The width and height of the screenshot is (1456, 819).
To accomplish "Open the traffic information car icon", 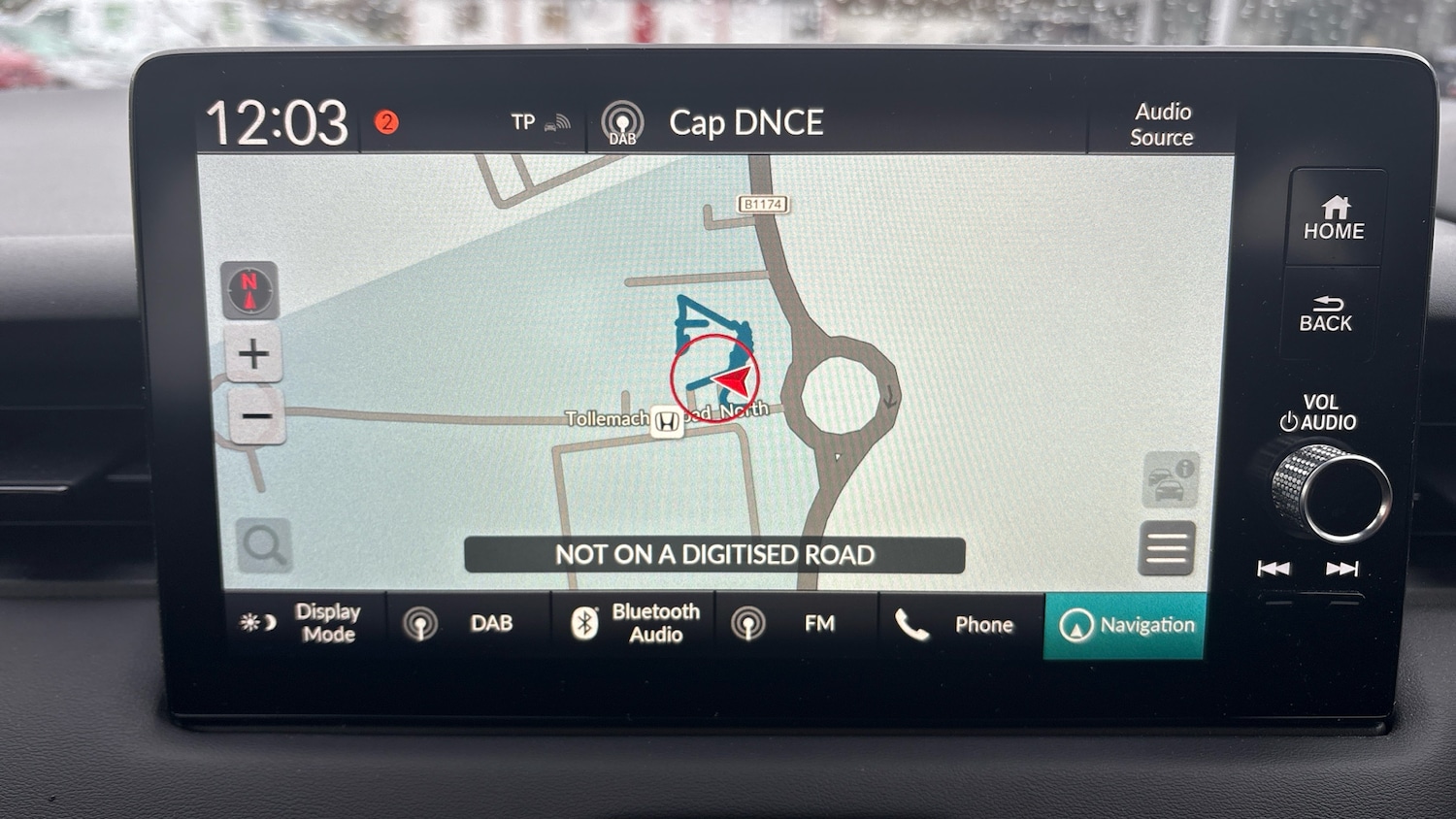I will 1170,480.
